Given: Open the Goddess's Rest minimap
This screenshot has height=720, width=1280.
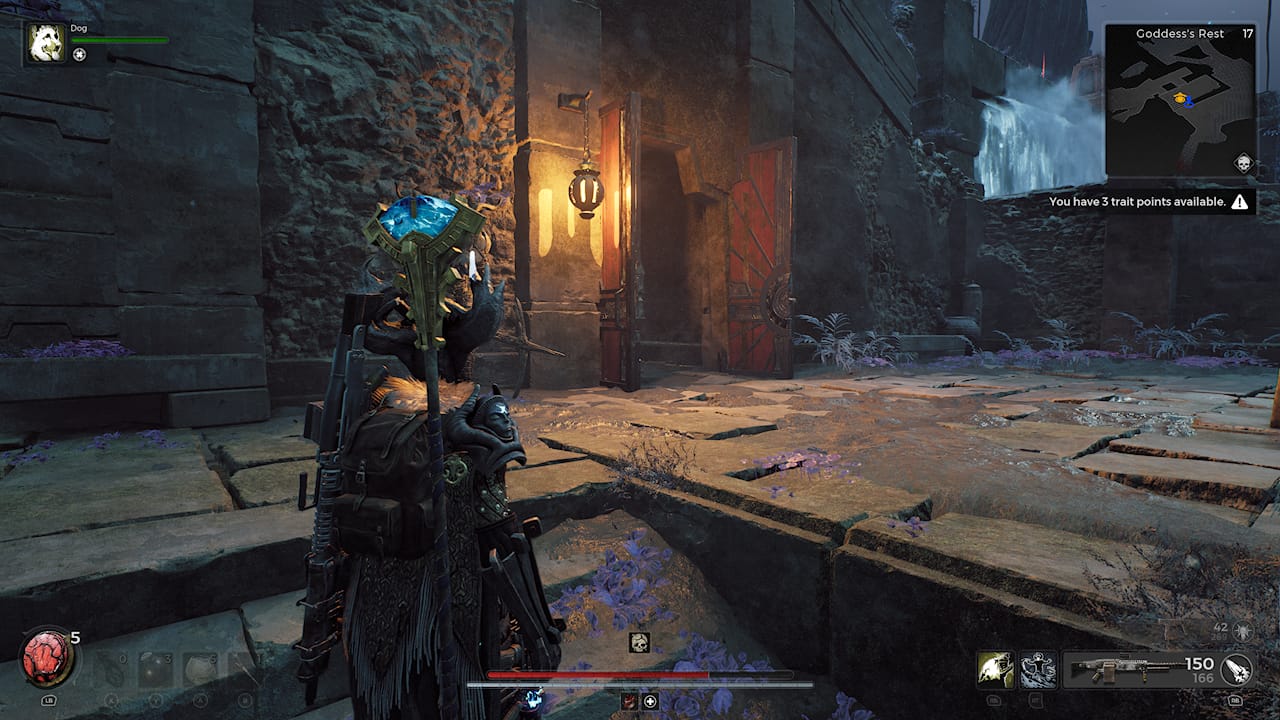Looking at the screenshot, I should tap(1180, 100).
